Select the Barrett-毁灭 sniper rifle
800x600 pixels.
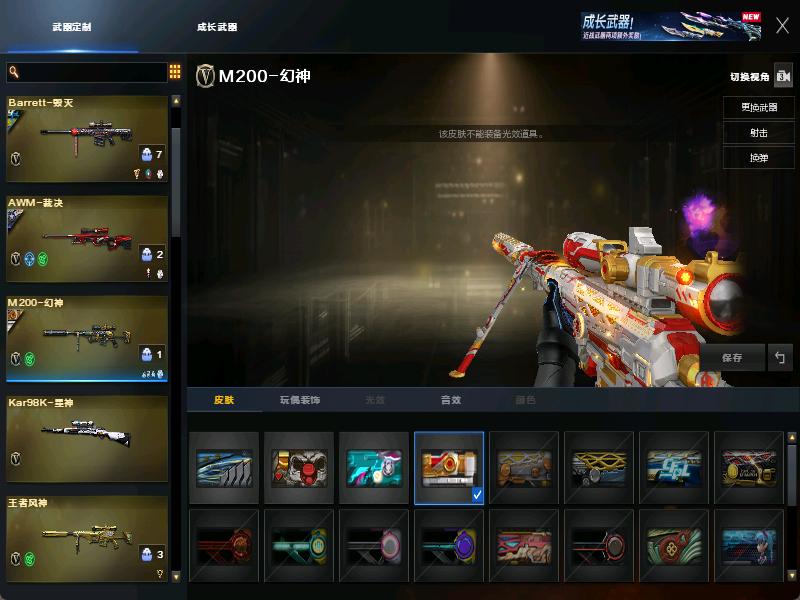pyautogui.click(x=87, y=139)
